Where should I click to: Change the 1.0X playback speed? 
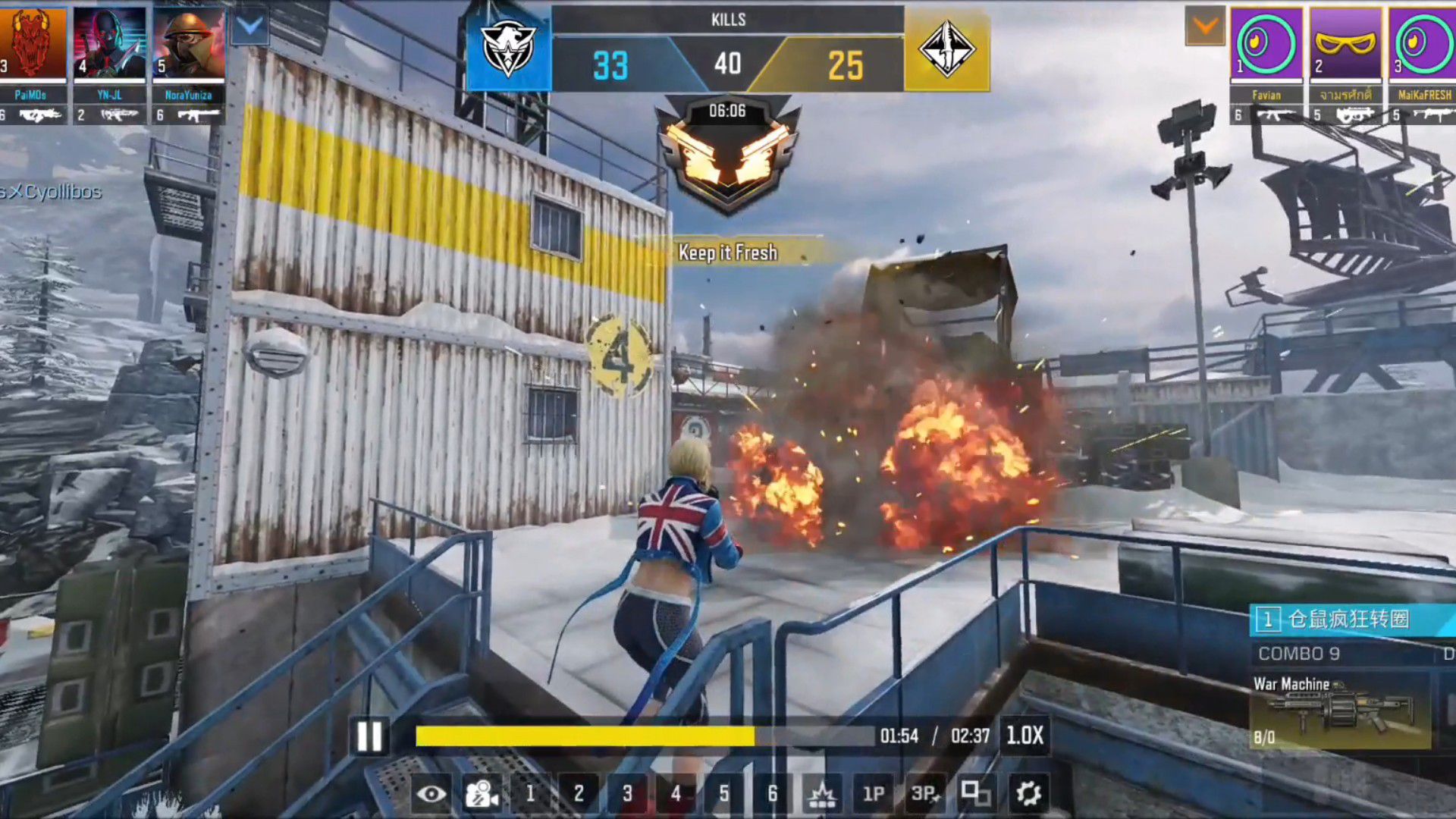coord(1025,736)
